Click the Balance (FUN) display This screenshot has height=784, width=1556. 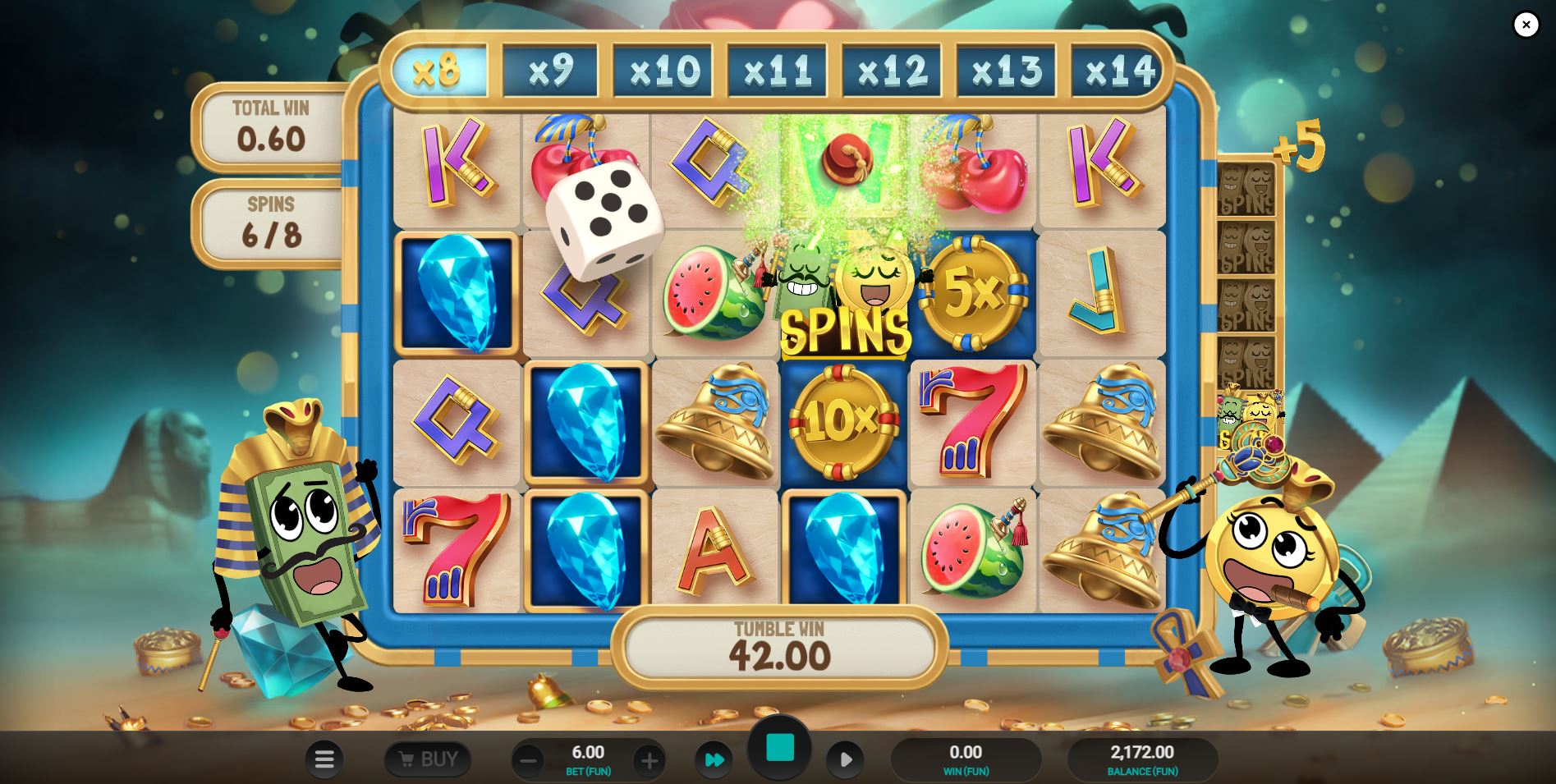point(1141,759)
